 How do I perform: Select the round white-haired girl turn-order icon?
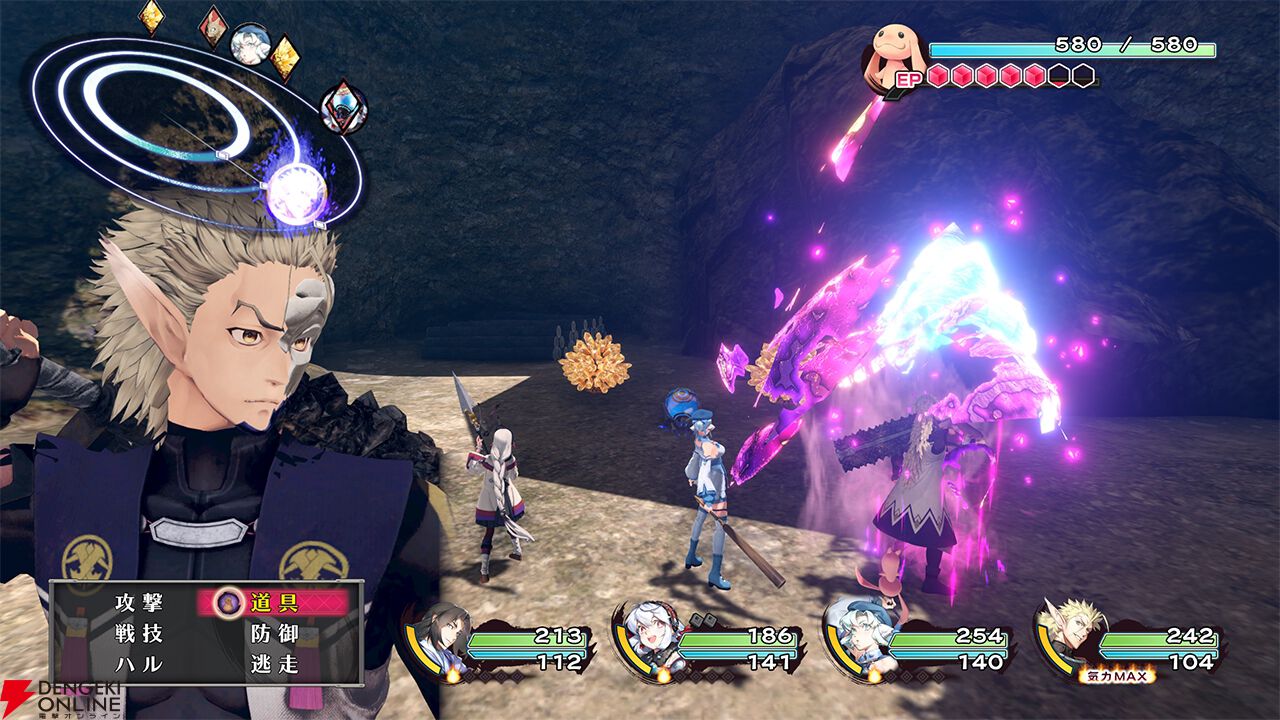[x=249, y=43]
